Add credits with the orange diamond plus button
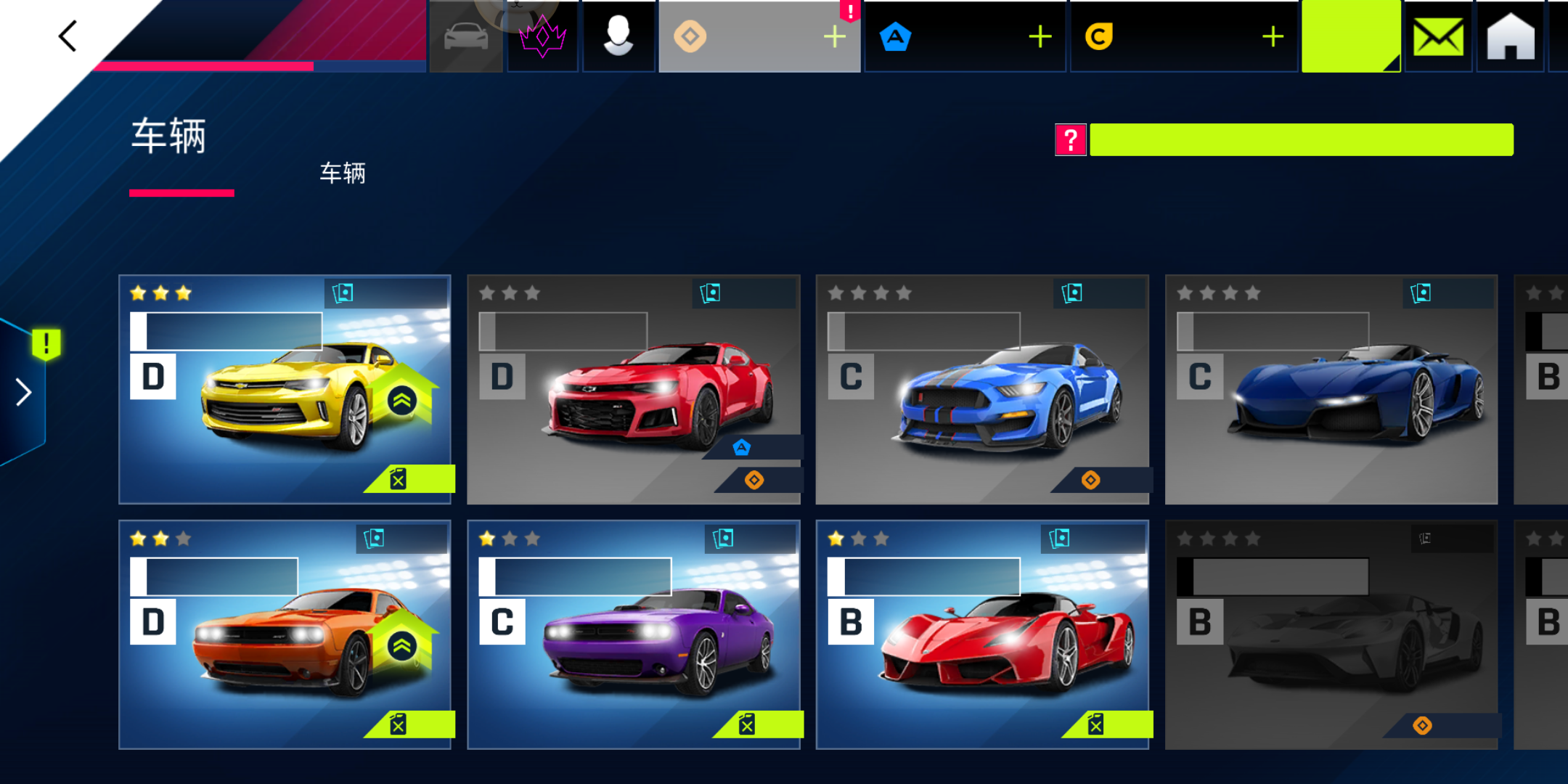Image resolution: width=1568 pixels, height=784 pixels. pyautogui.click(x=835, y=36)
